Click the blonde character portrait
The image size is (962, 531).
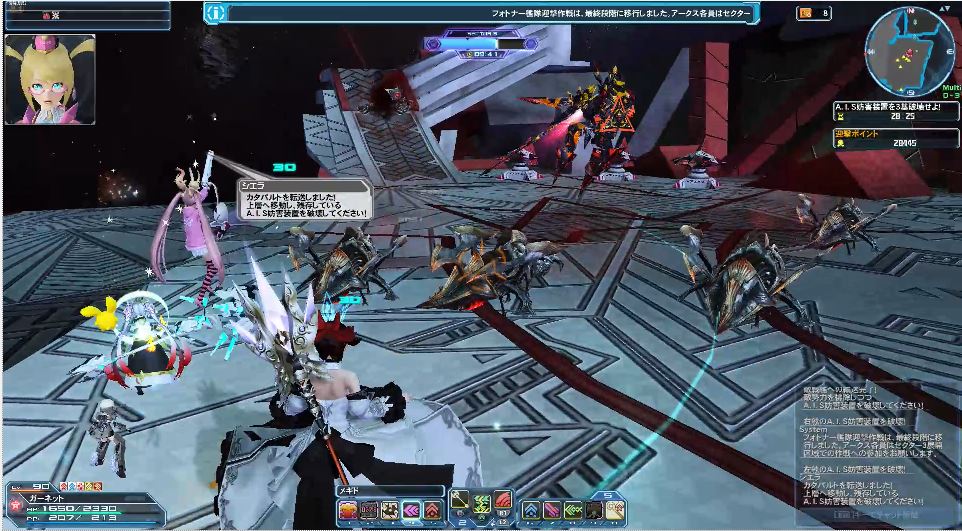pos(50,80)
